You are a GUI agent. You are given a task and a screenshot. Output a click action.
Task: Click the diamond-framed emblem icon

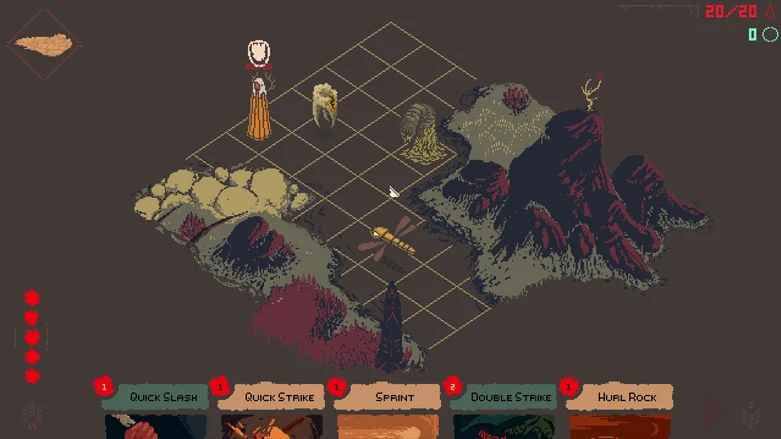coord(43,45)
